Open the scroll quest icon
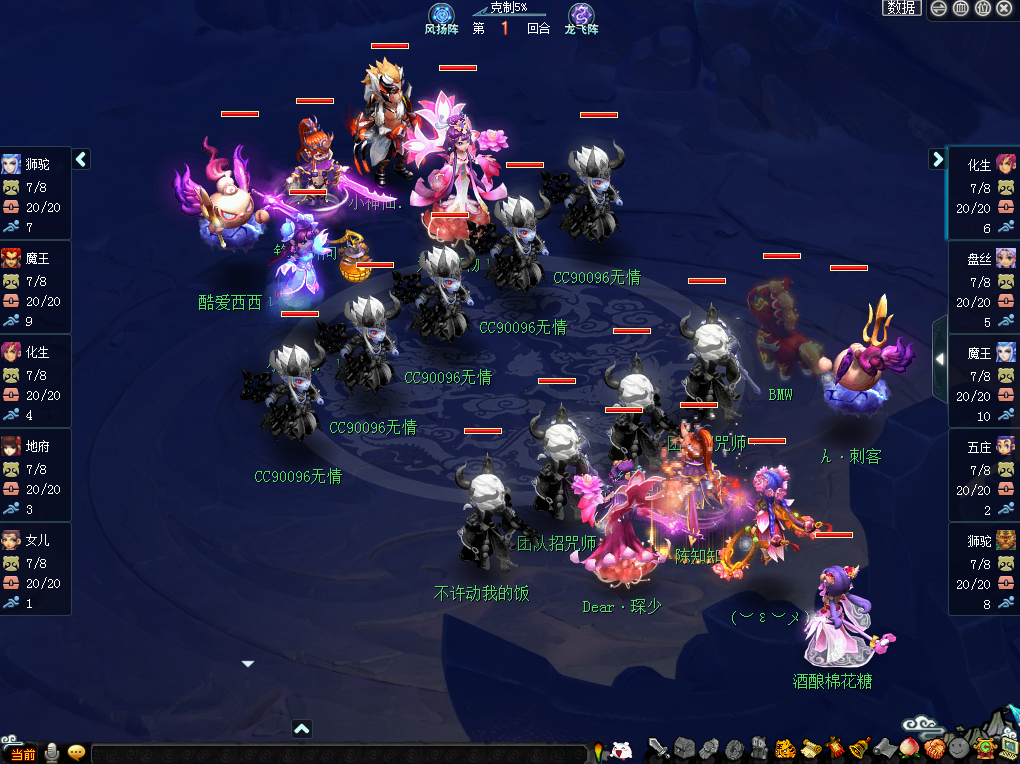The width and height of the screenshot is (1020, 764). [811, 748]
